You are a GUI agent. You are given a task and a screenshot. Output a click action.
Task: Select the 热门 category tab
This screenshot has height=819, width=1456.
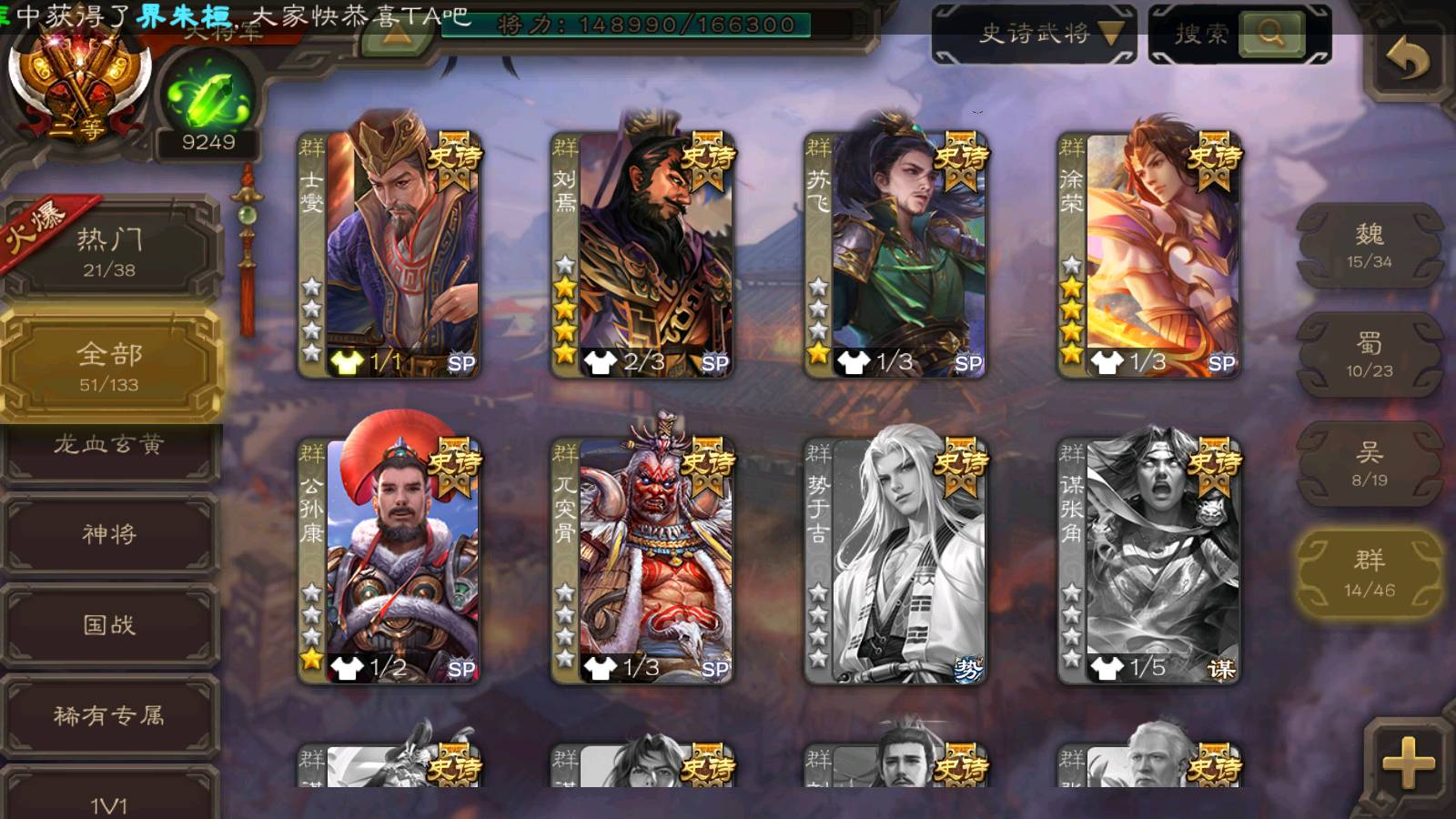[109, 250]
